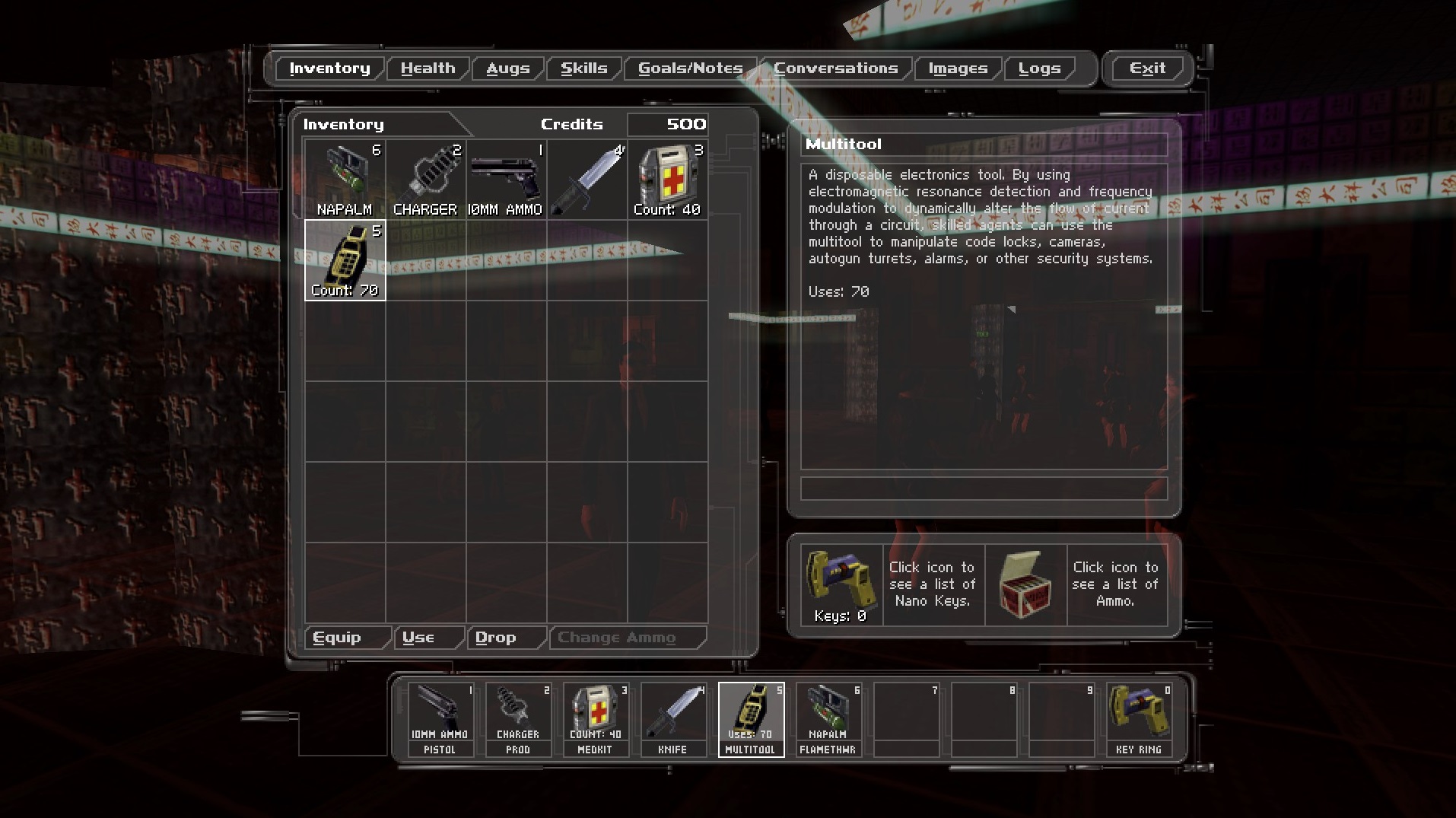Choose the Medkit slot on the belt
Image resolution: width=1456 pixels, height=818 pixels.
click(x=596, y=719)
